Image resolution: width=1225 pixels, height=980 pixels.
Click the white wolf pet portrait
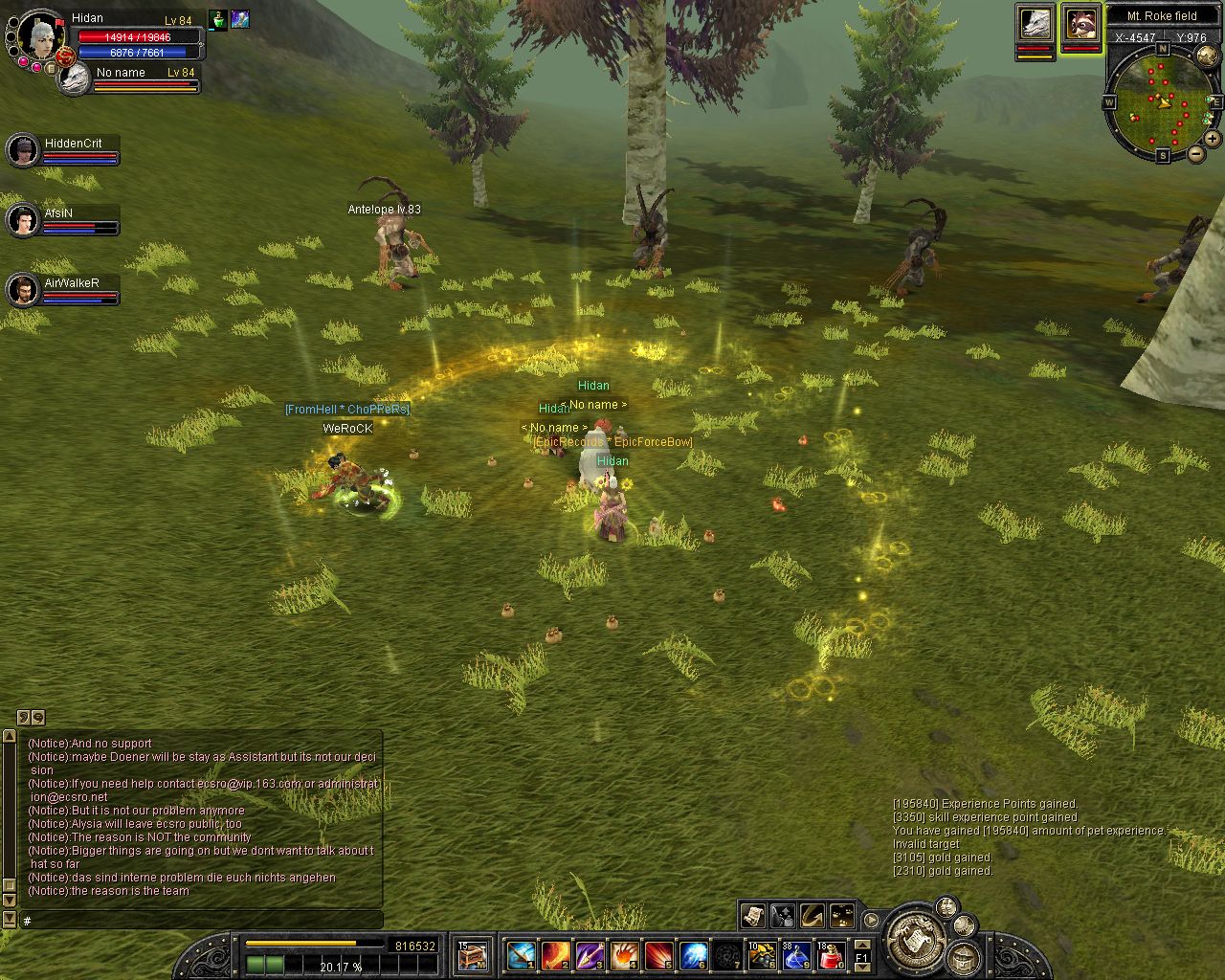(1035, 24)
